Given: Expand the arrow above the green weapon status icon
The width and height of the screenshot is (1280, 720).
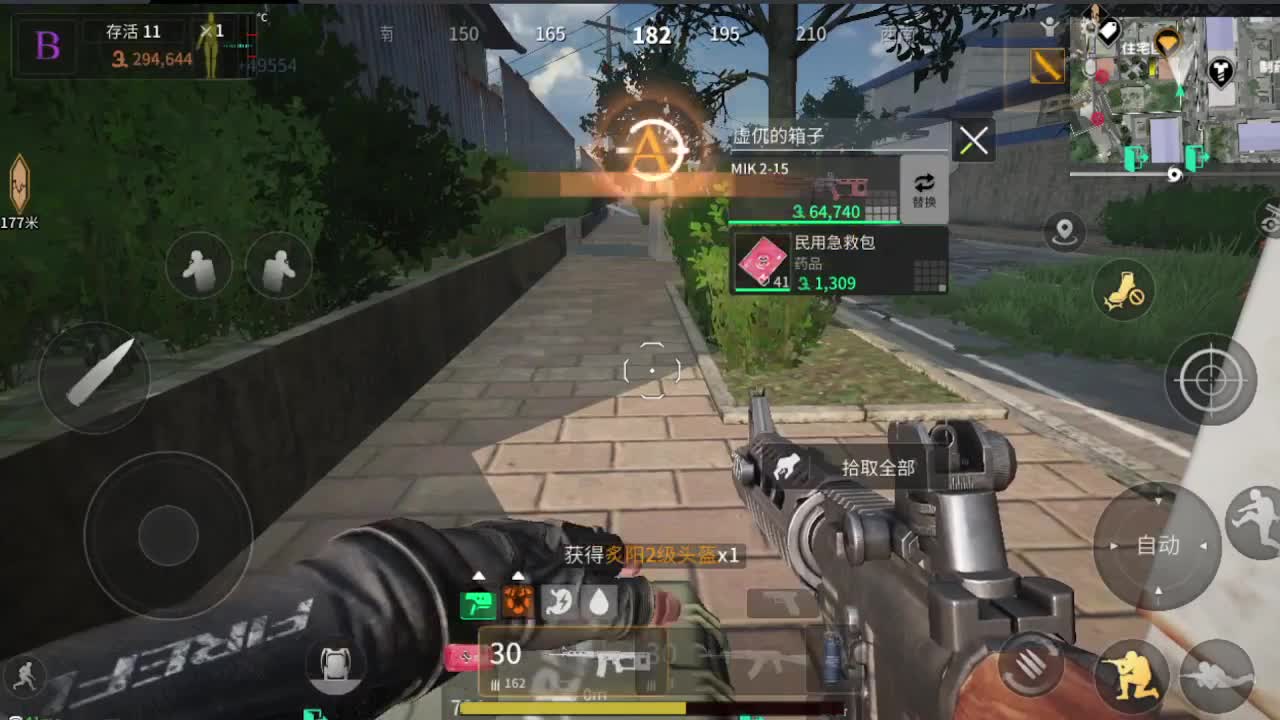Looking at the screenshot, I should 479,576.
